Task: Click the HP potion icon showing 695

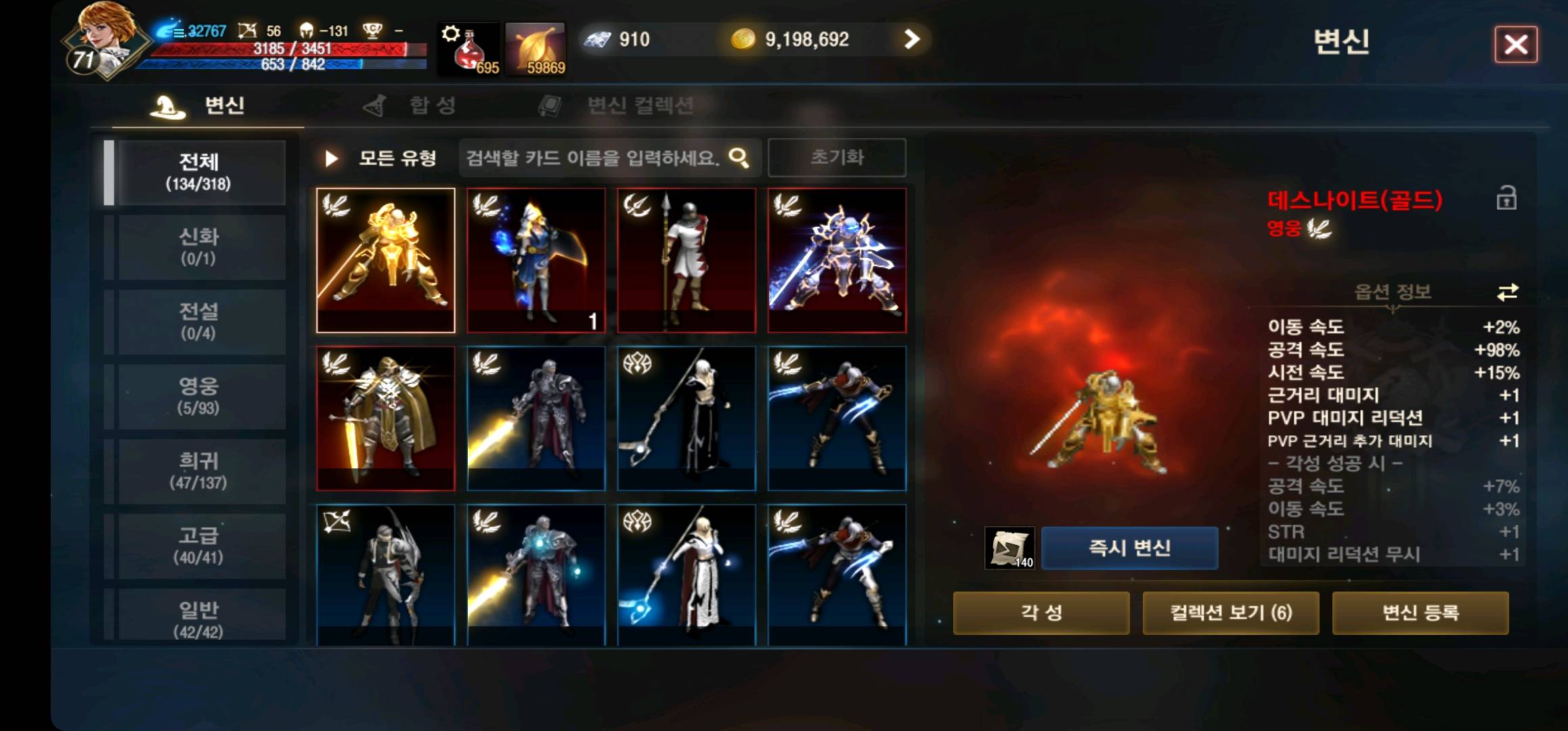Action: pyautogui.click(x=469, y=47)
